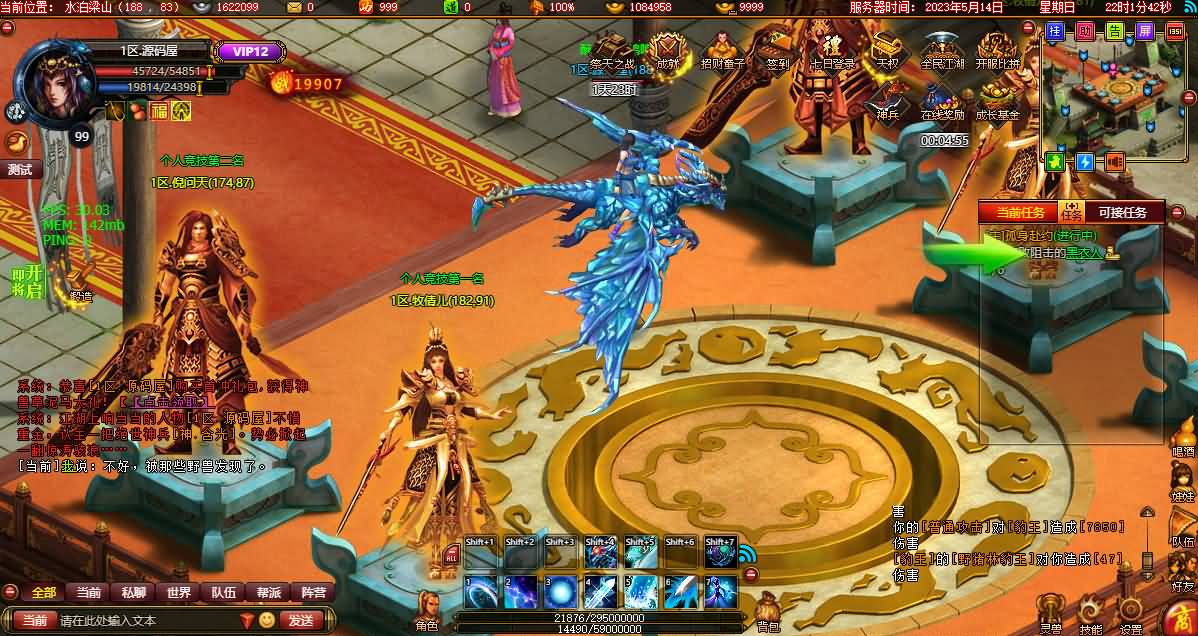The width and height of the screenshot is (1198, 636).
Task: Open the 角色 character panel
Action: click(x=427, y=610)
